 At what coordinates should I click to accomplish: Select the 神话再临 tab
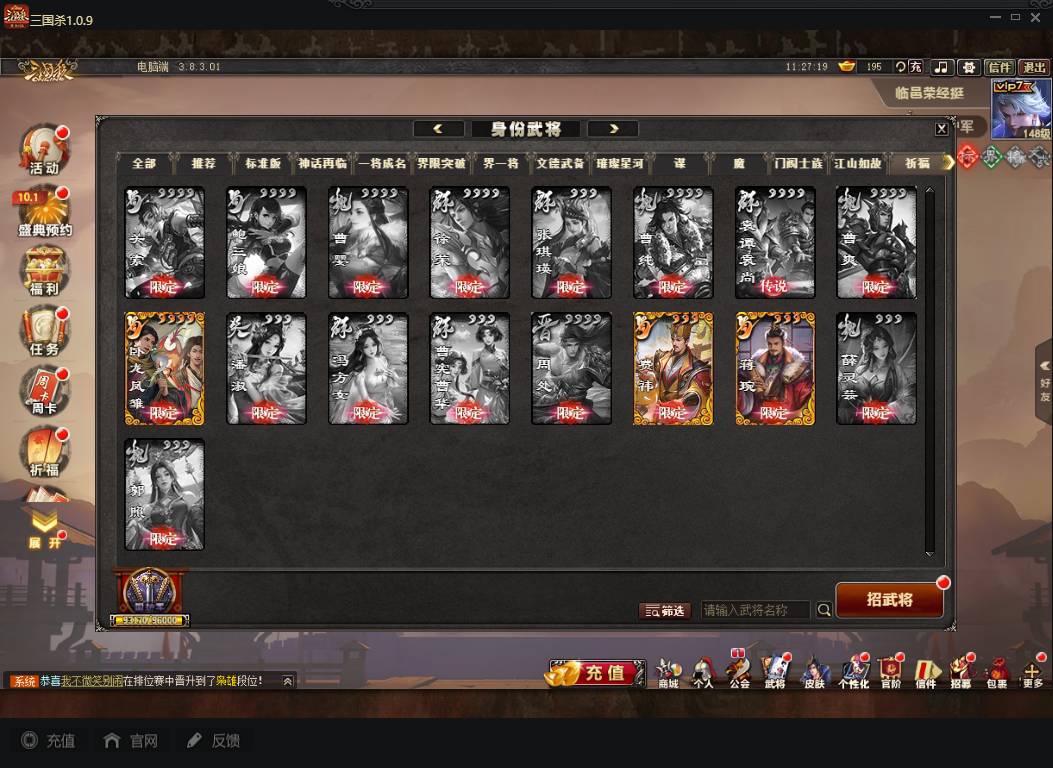(322, 163)
